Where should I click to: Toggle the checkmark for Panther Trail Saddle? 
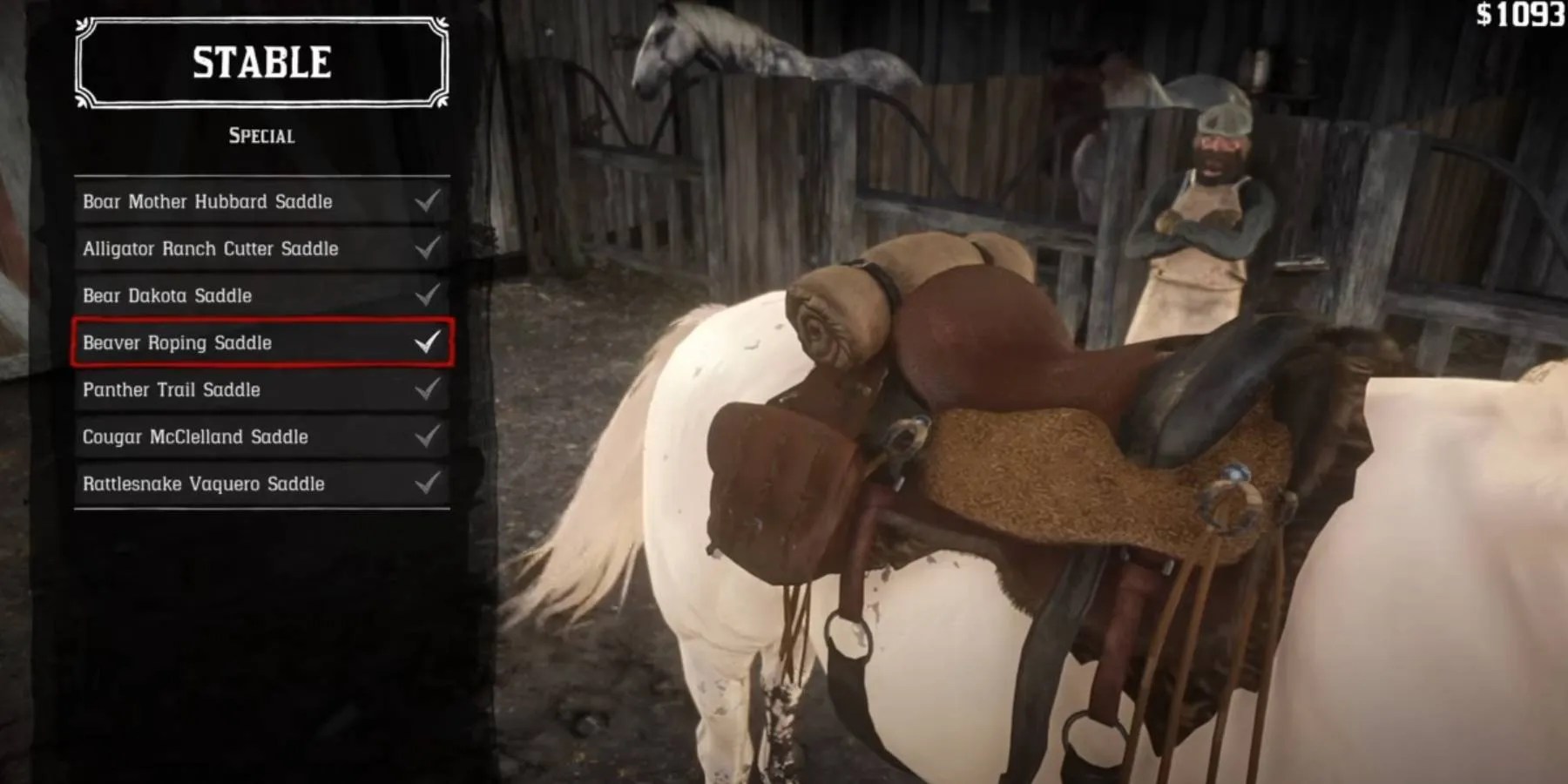point(426,390)
